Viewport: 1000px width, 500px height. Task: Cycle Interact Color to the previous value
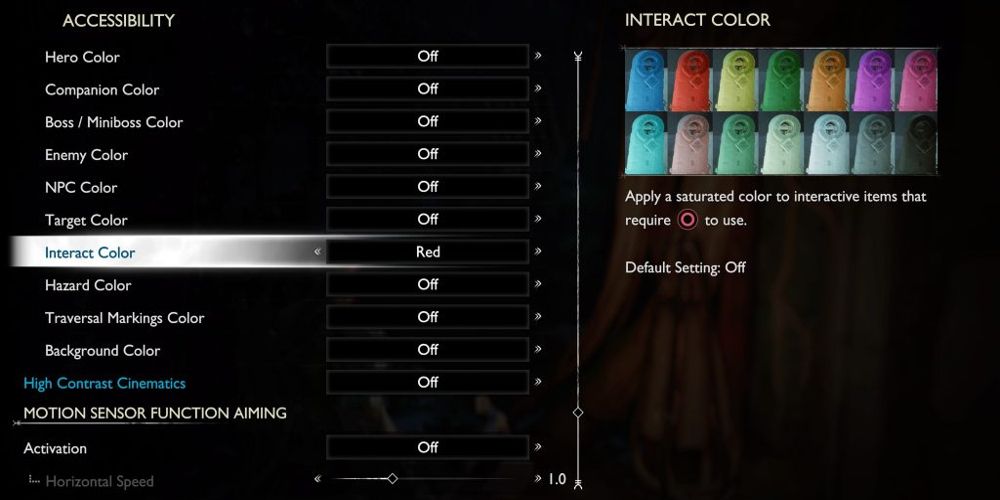coord(317,252)
